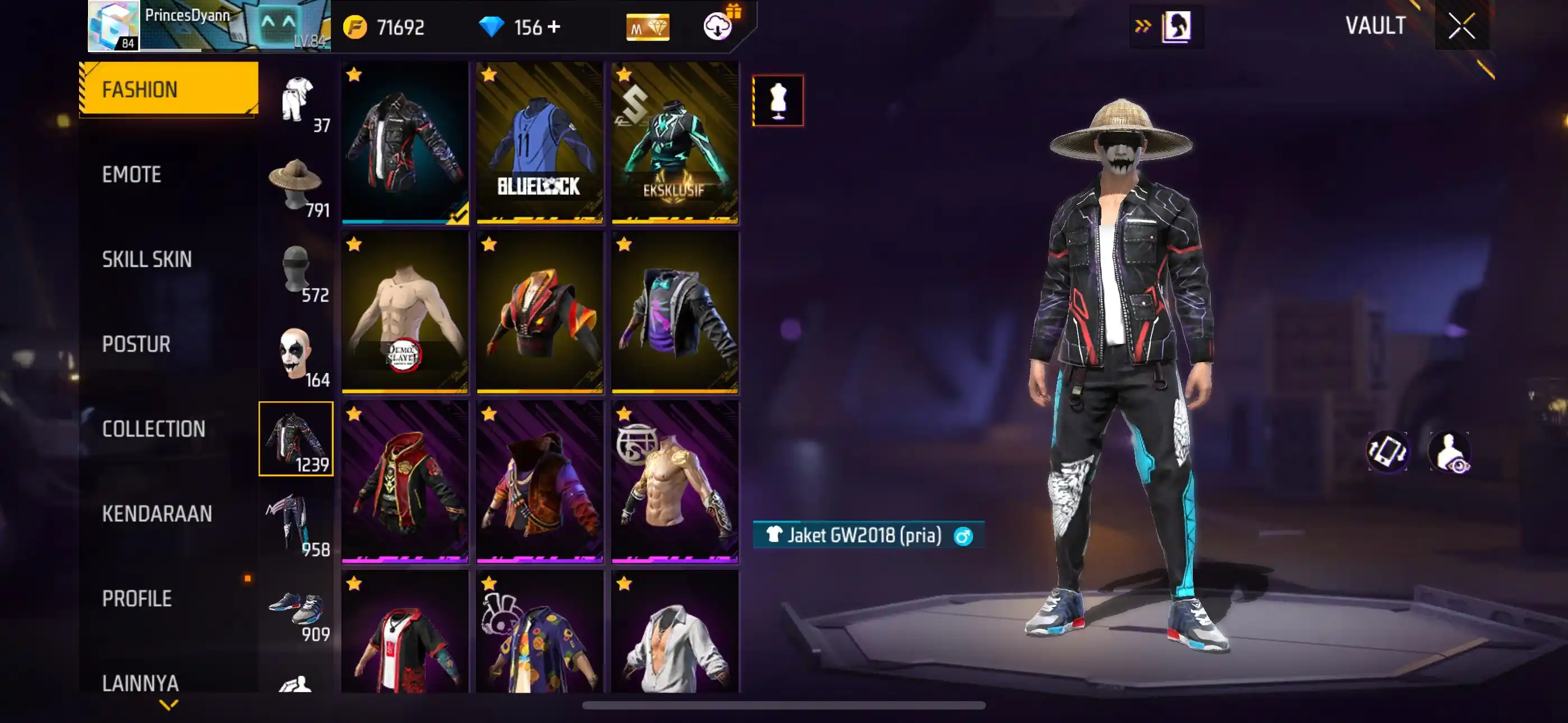1568x723 pixels.
Task: Pick the pants category with 958 items
Action: 297,524
